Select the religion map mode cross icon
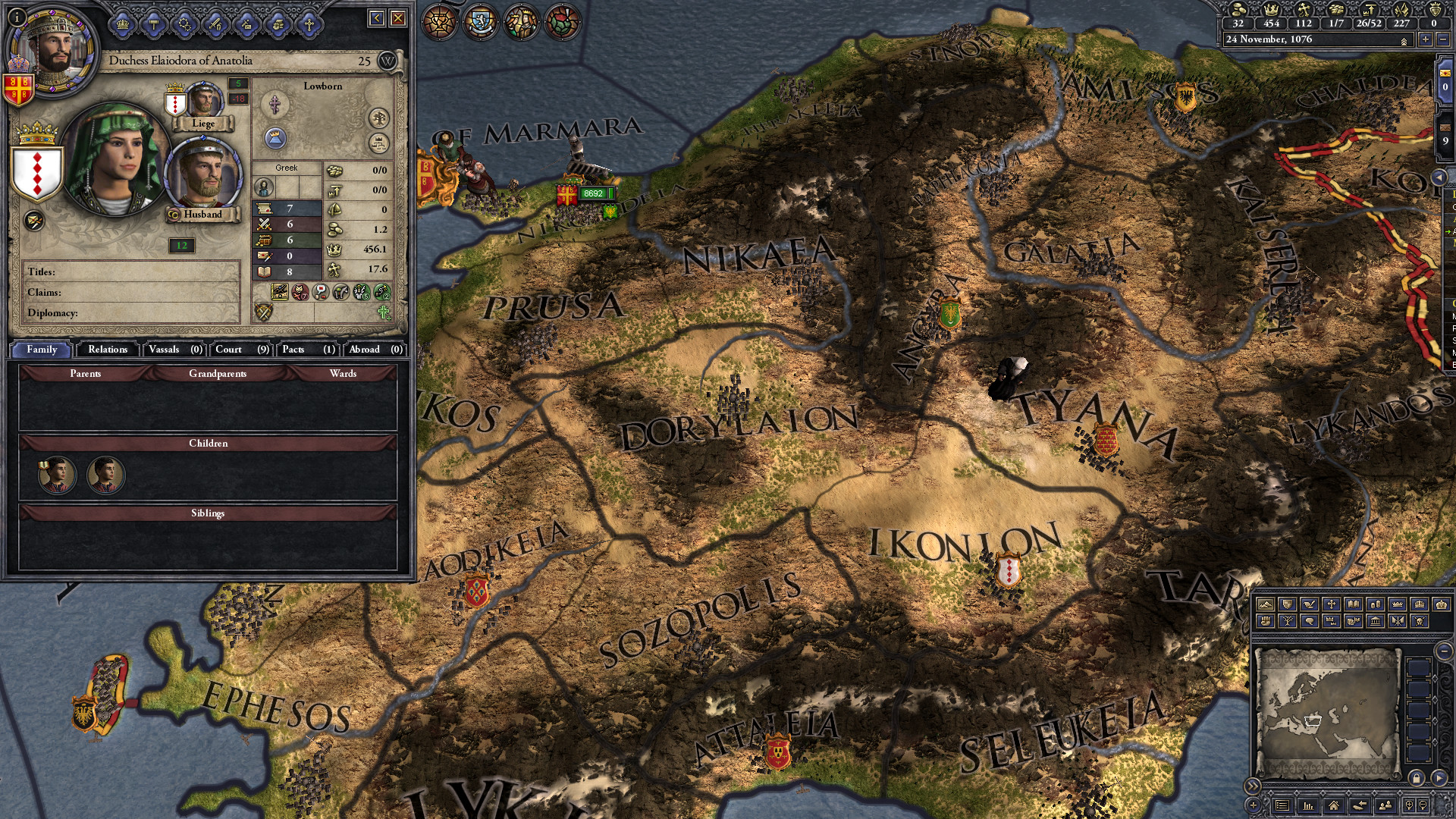Viewport: 1456px width, 819px height. click(1332, 605)
